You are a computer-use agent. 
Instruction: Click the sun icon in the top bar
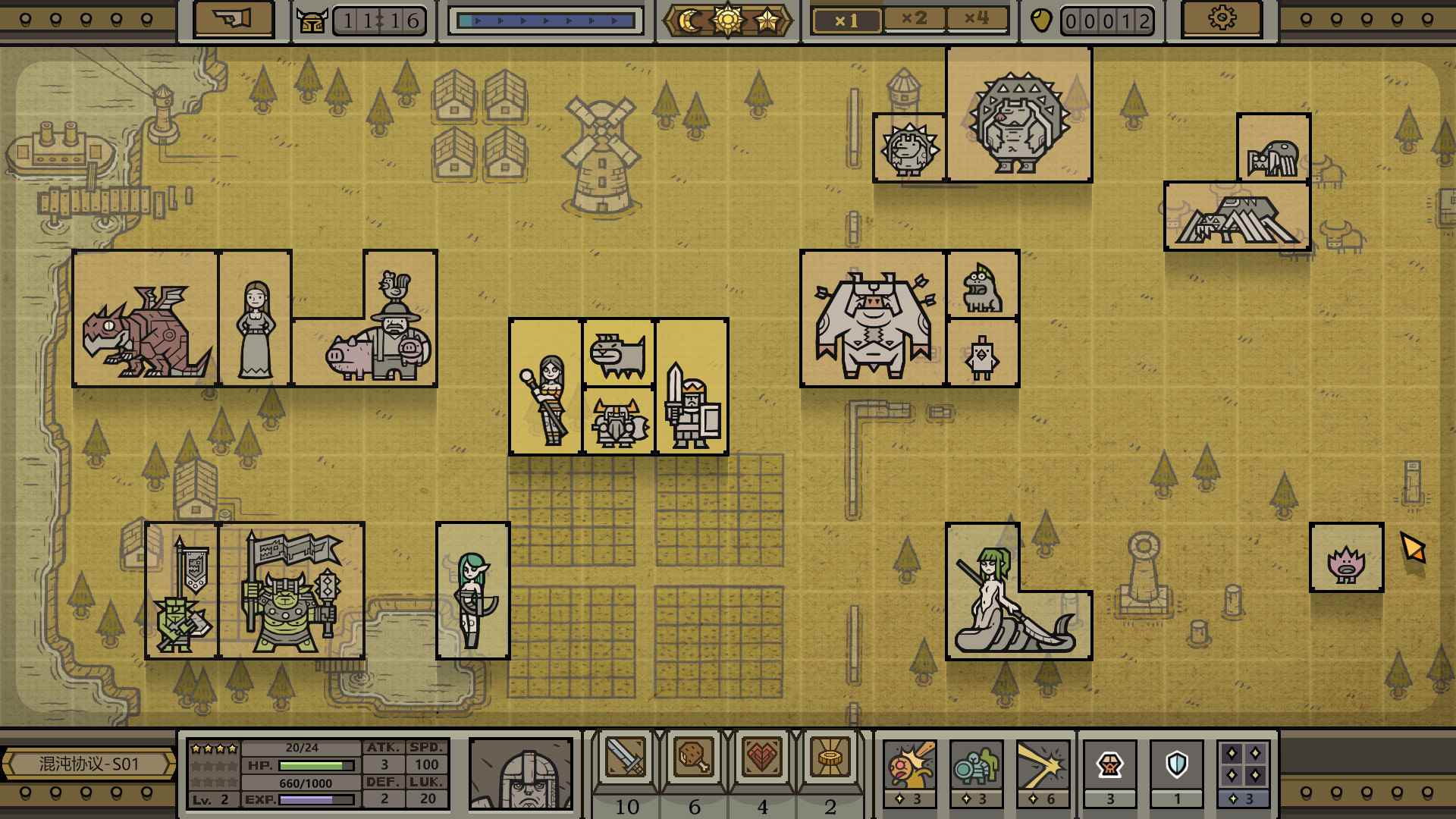pos(727,20)
